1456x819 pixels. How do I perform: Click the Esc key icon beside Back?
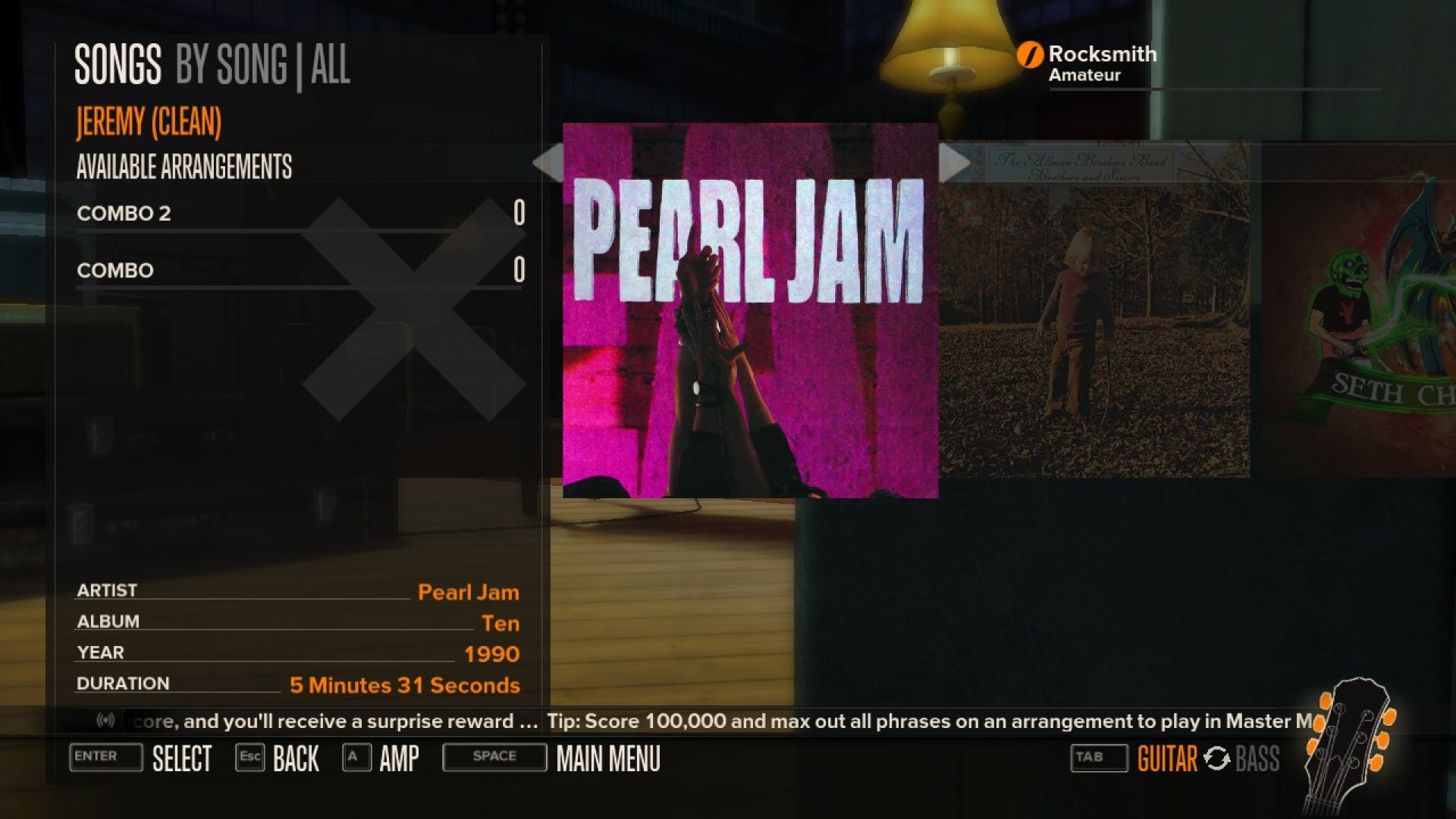click(250, 757)
